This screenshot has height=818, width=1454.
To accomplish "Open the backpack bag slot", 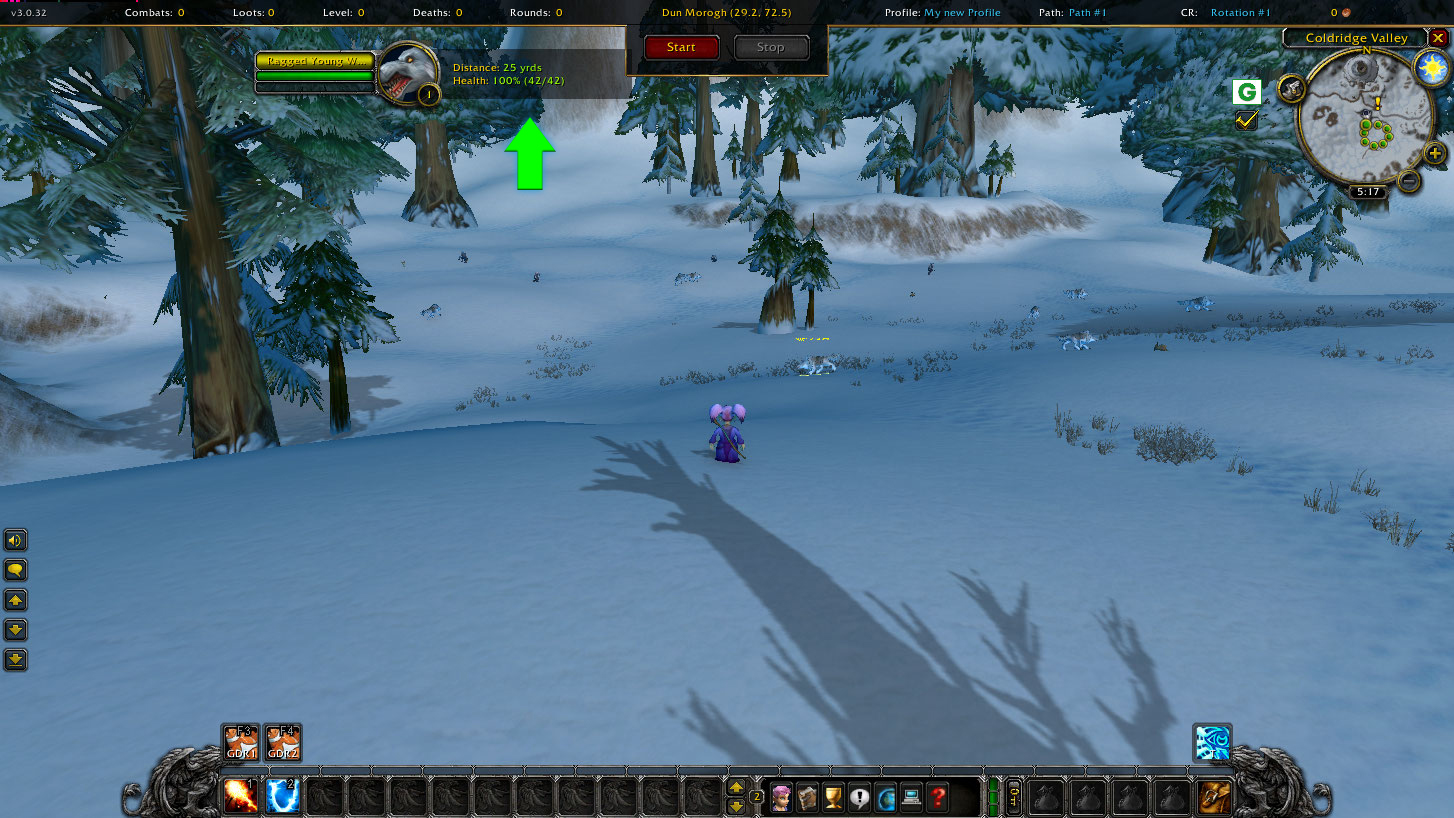I will [x=1215, y=797].
